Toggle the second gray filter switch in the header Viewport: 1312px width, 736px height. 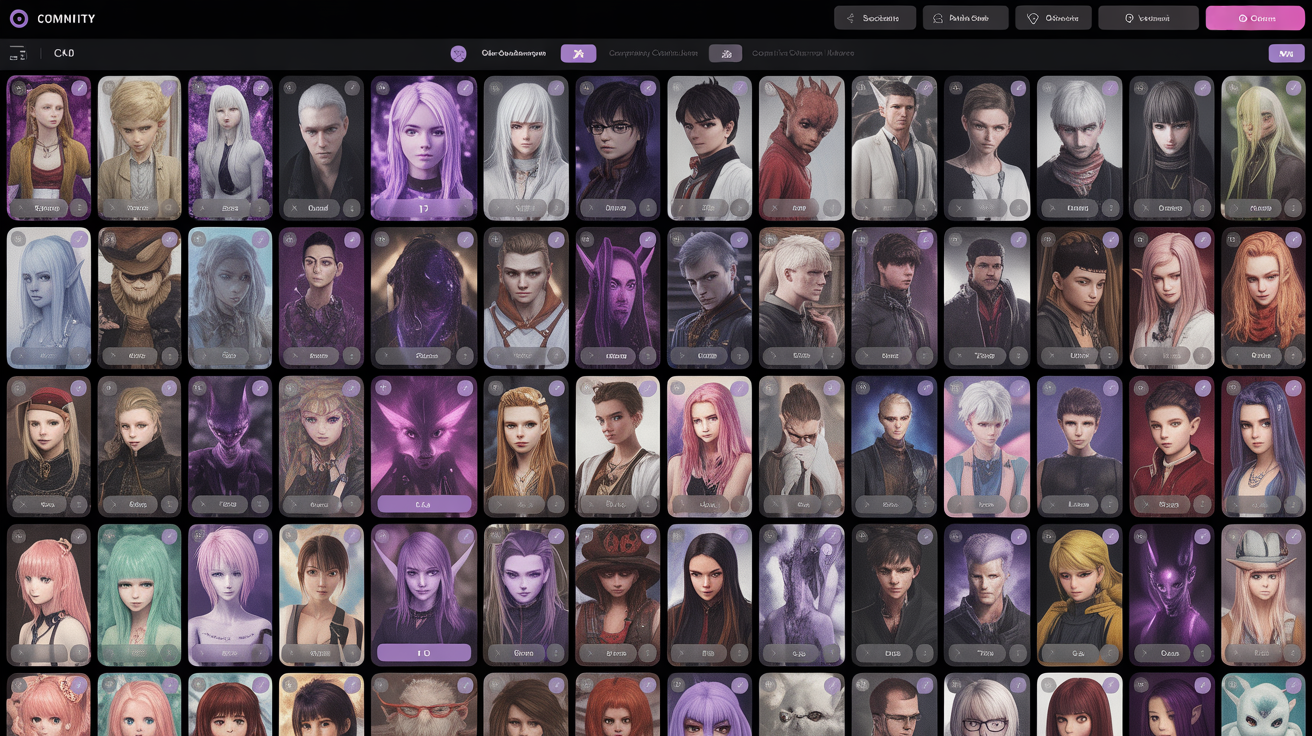[x=725, y=52]
